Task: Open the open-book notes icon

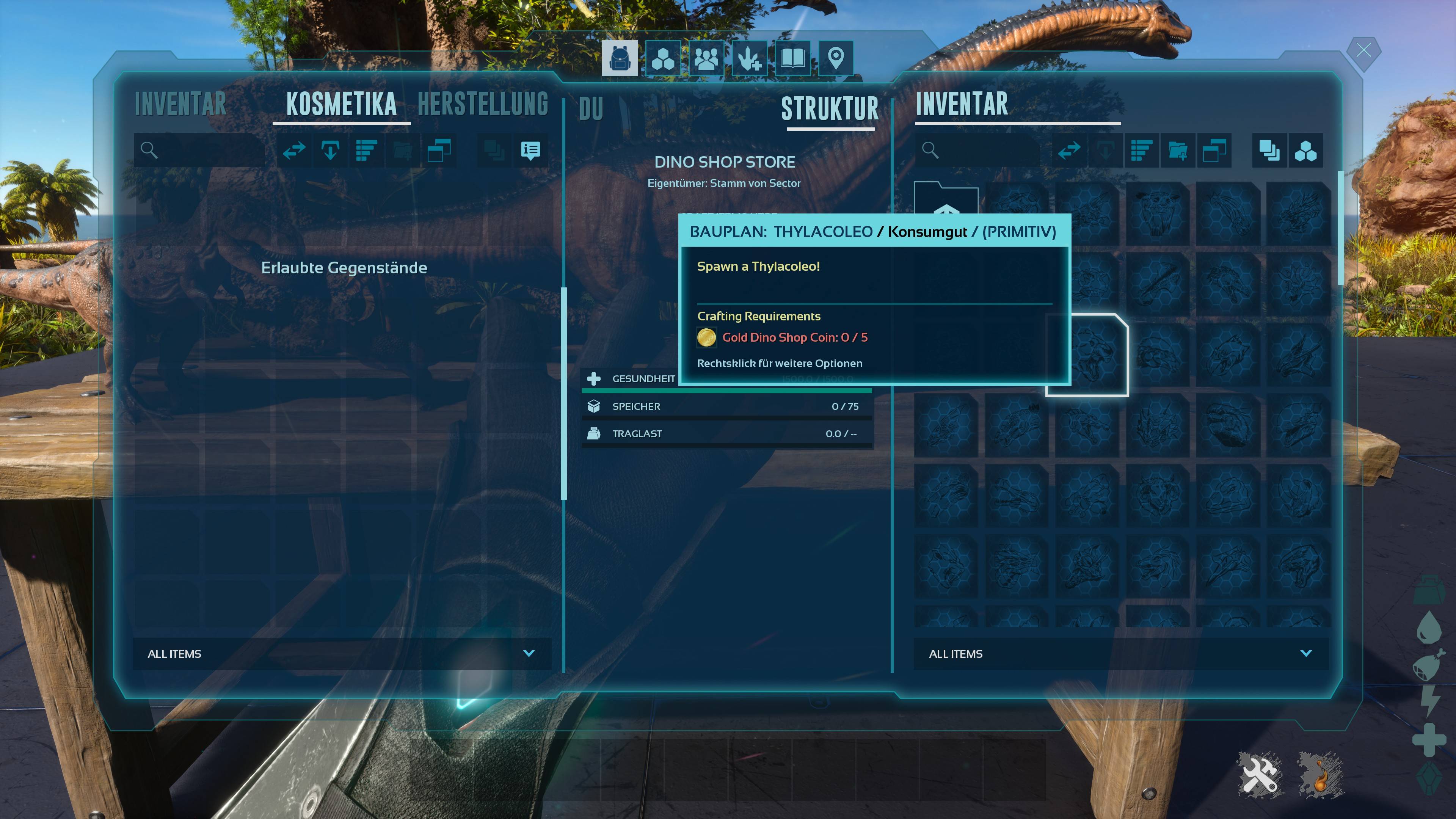Action: (x=792, y=58)
